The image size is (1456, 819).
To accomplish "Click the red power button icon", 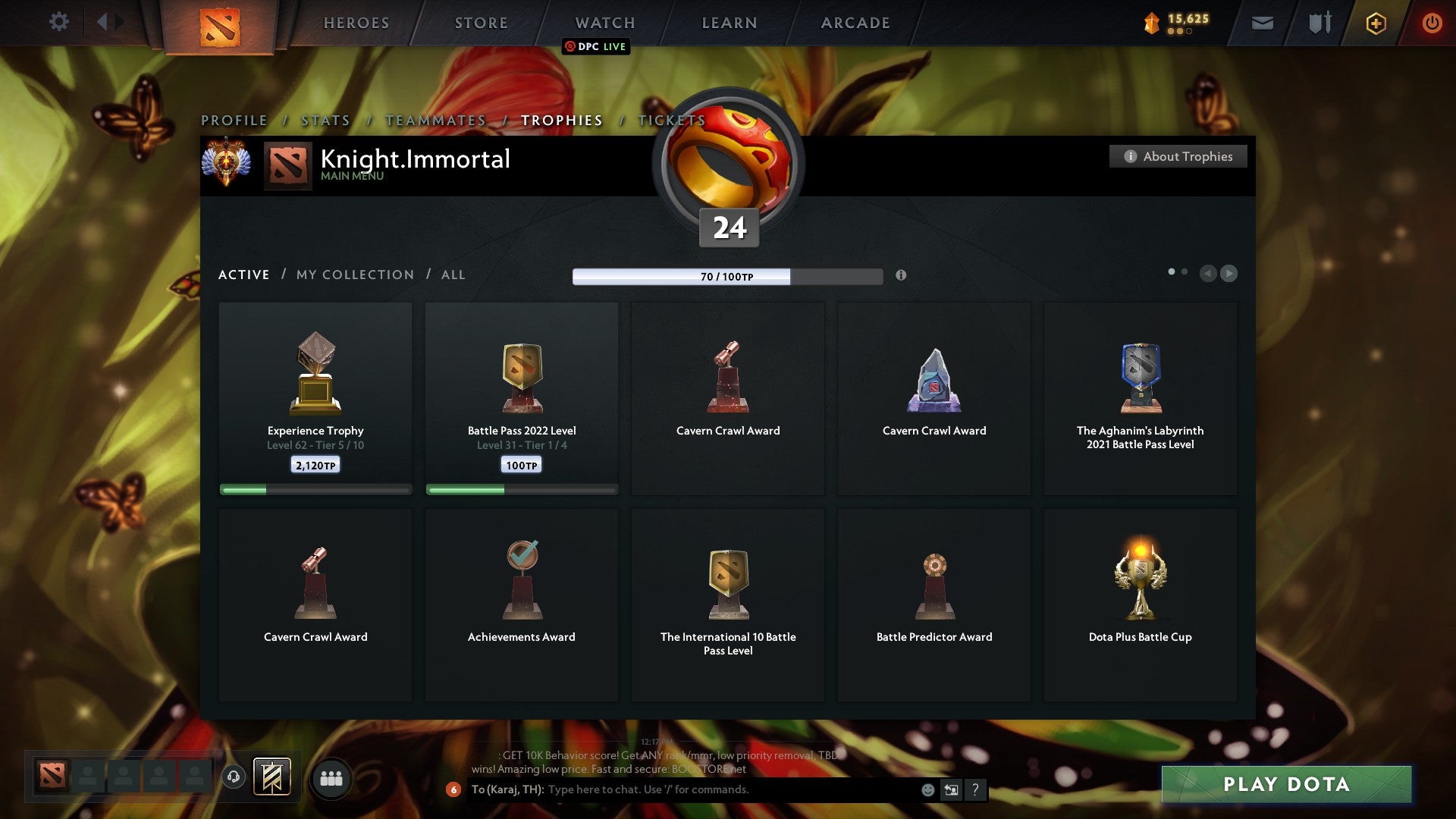I will 1432,23.
